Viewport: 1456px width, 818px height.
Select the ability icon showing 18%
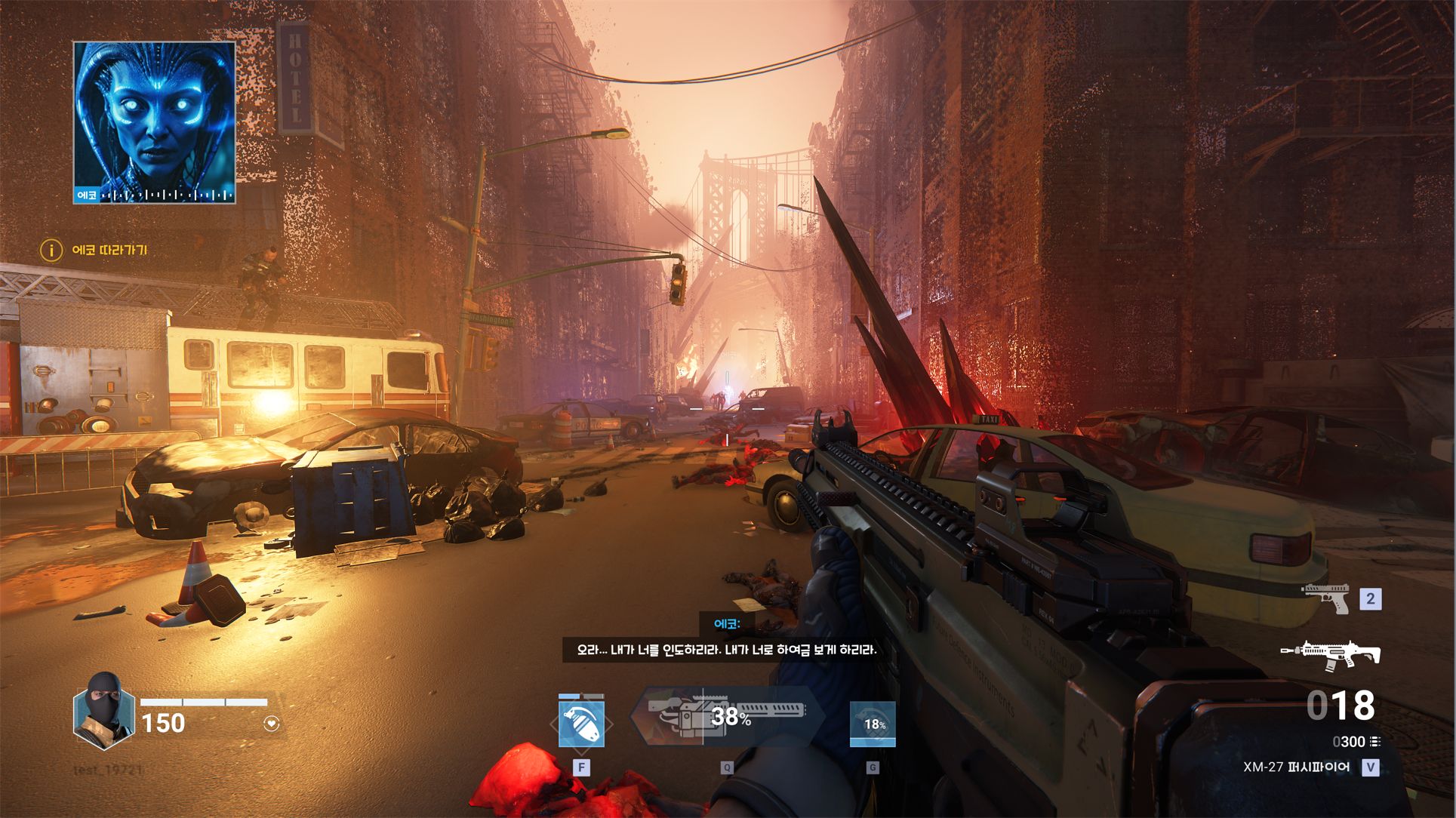(x=873, y=724)
